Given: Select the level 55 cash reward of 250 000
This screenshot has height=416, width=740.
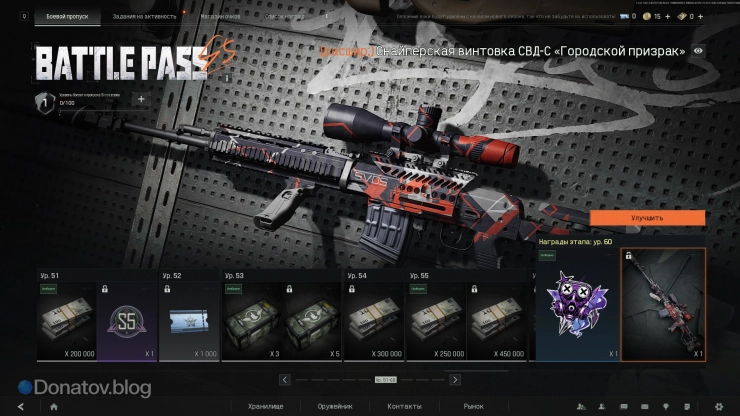Looking at the screenshot, I should [434, 320].
